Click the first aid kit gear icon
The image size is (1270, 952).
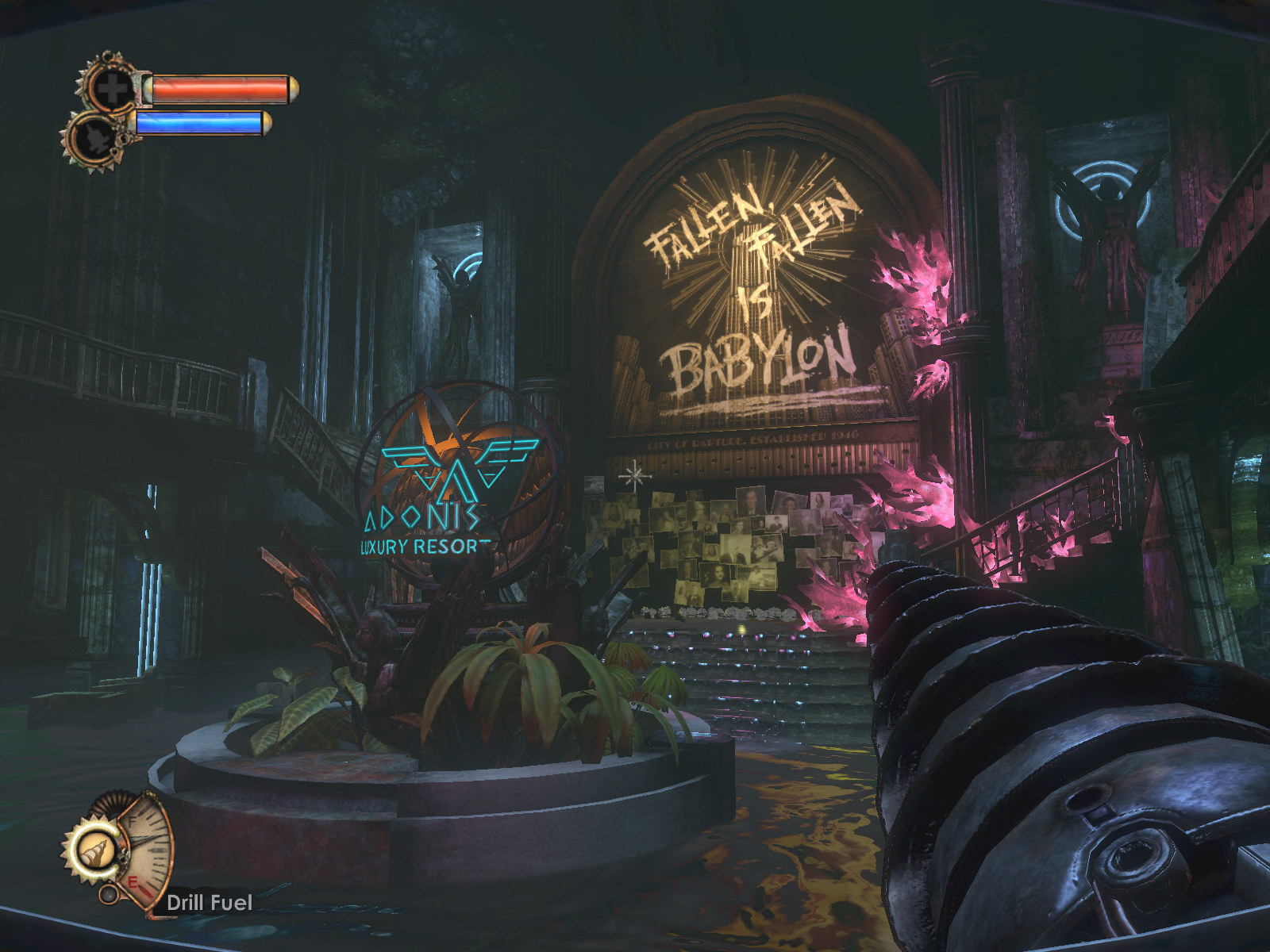tap(110, 88)
